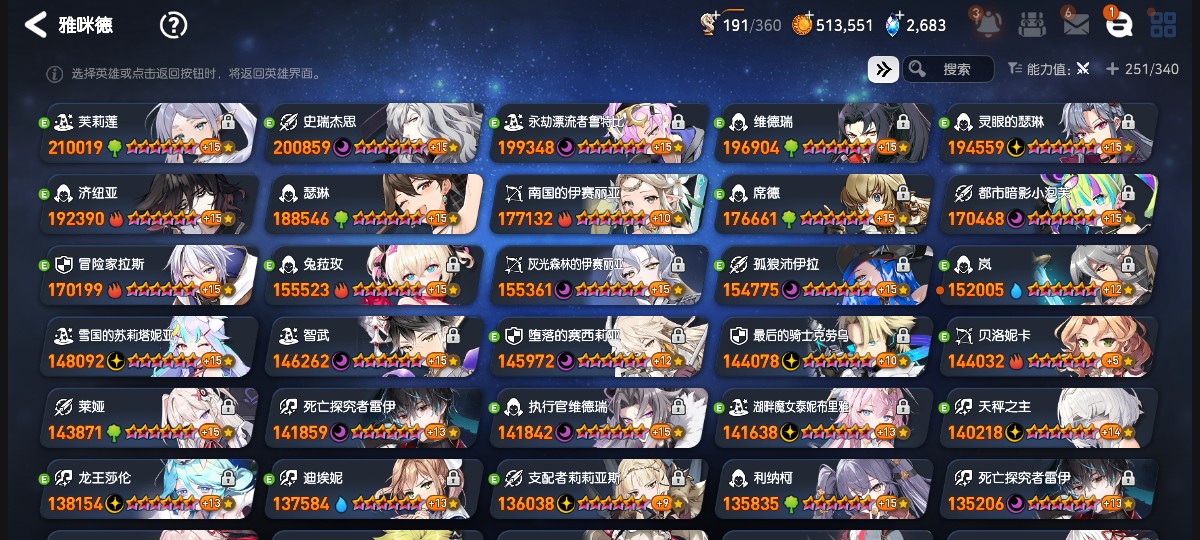Open the four-square main menu grid
Image resolution: width=1200 pixels, height=540 pixels.
1163,25
